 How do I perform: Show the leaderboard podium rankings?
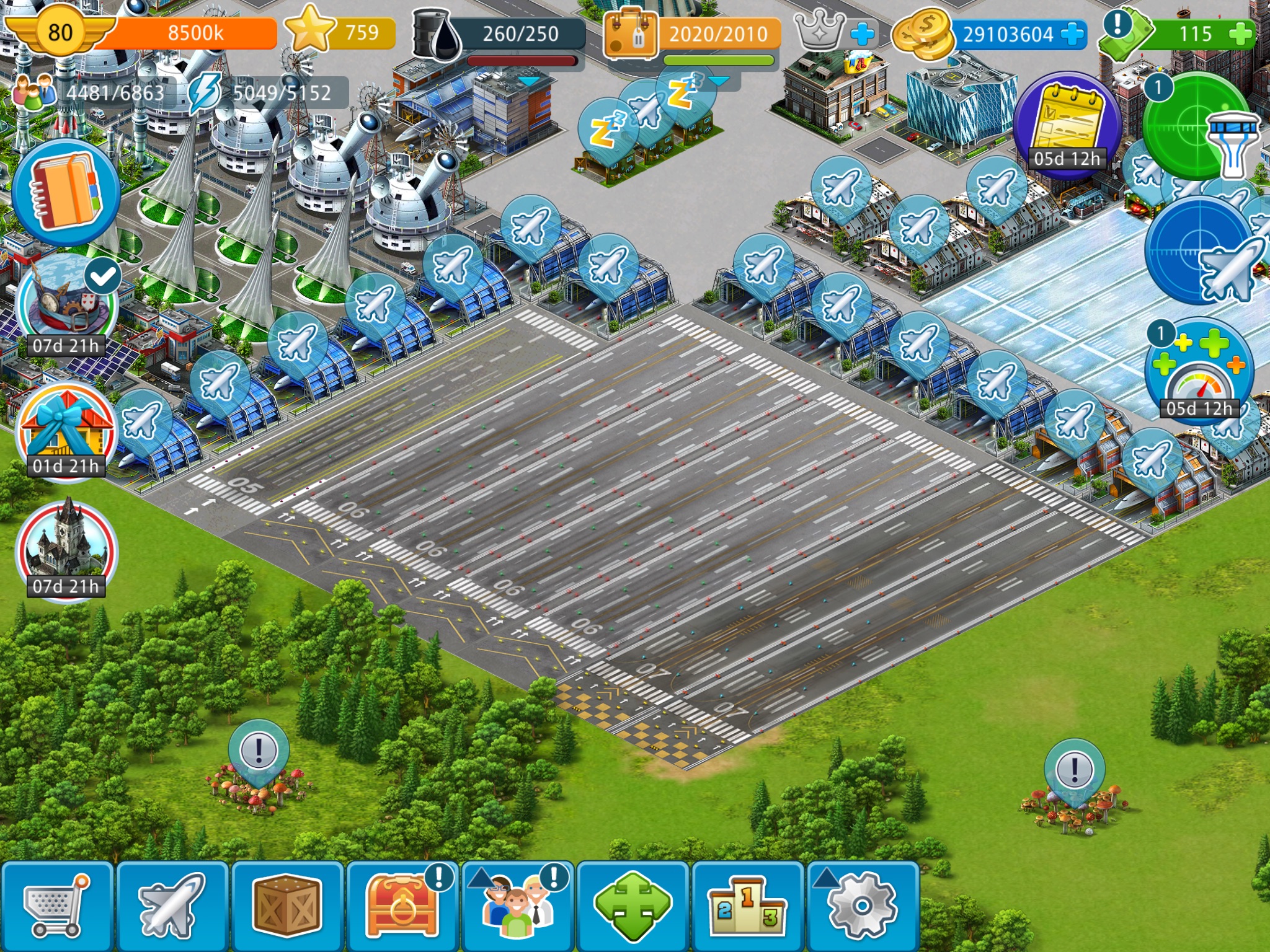[747, 906]
